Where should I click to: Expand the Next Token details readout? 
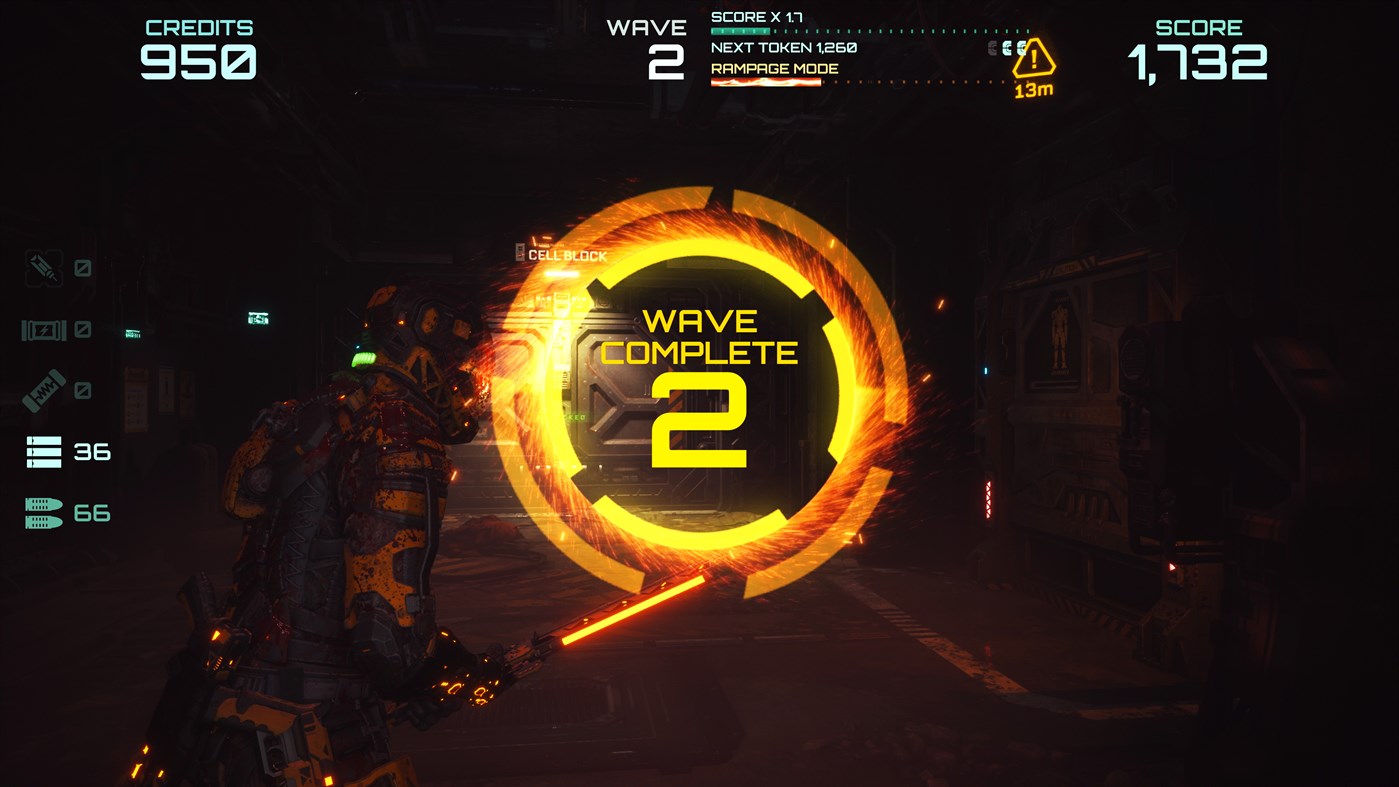pos(783,46)
